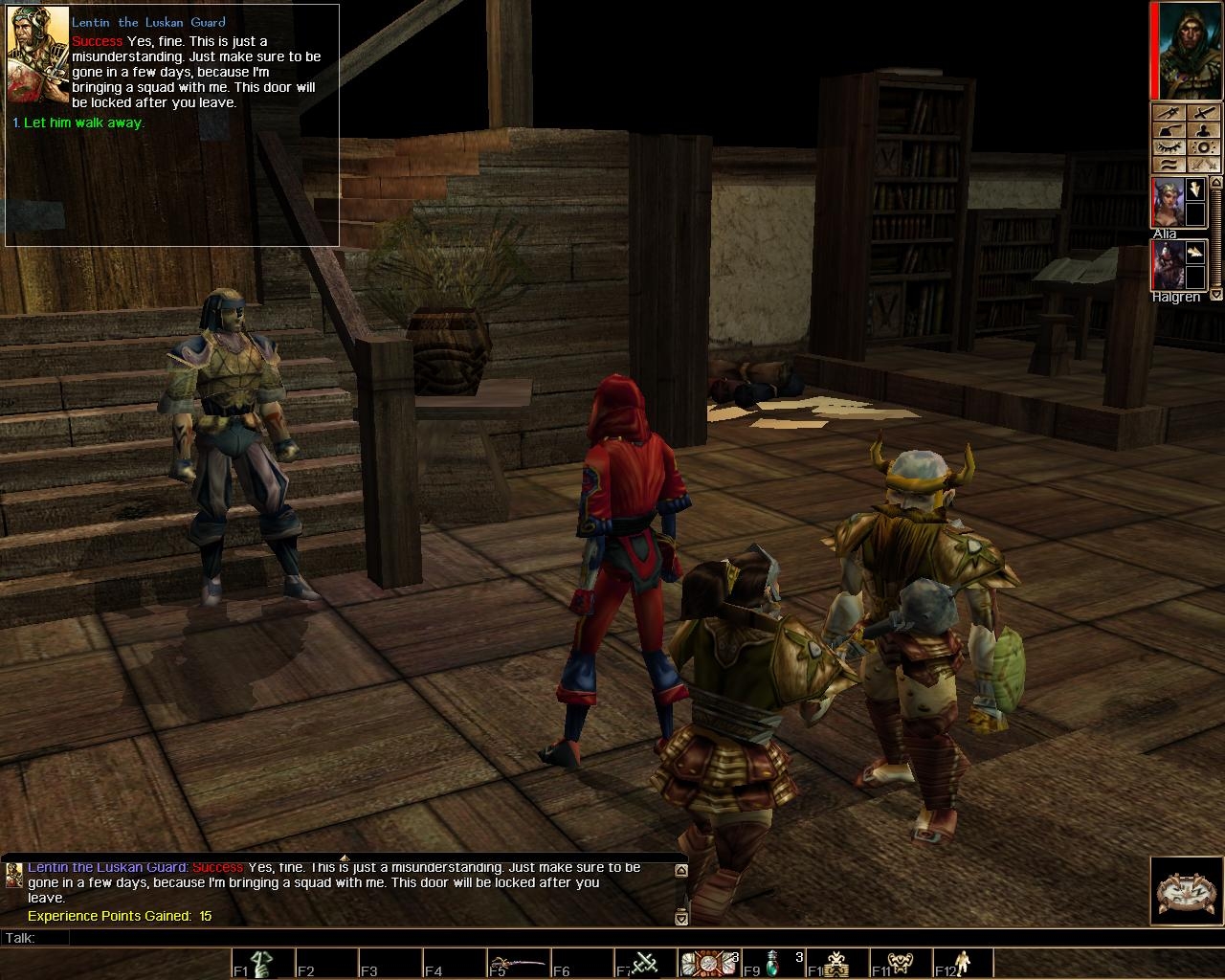Open the character sheet silhouette button

(x=1203, y=130)
